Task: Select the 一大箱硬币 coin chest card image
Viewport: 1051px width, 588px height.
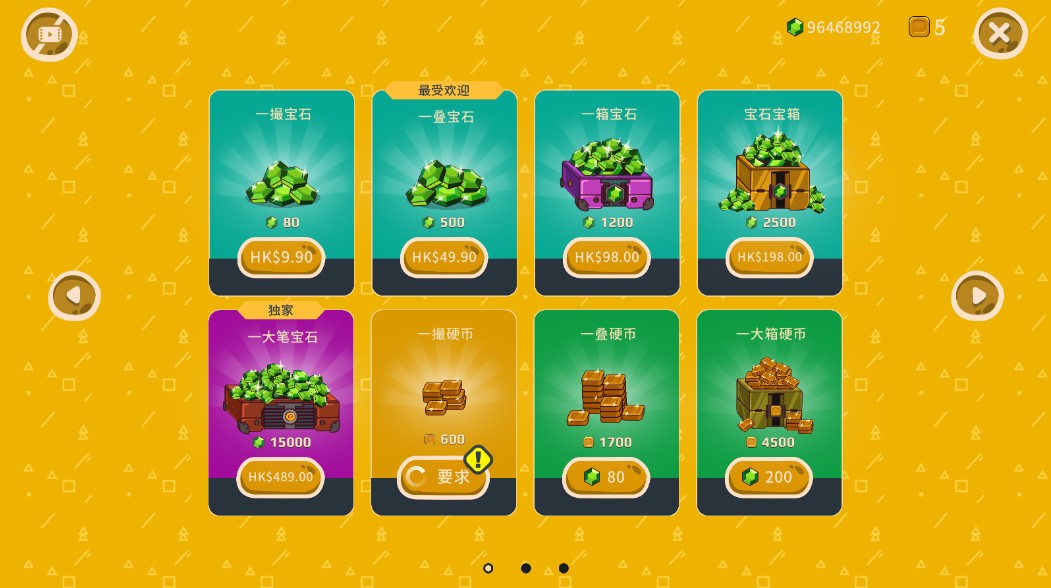Action: [771, 393]
